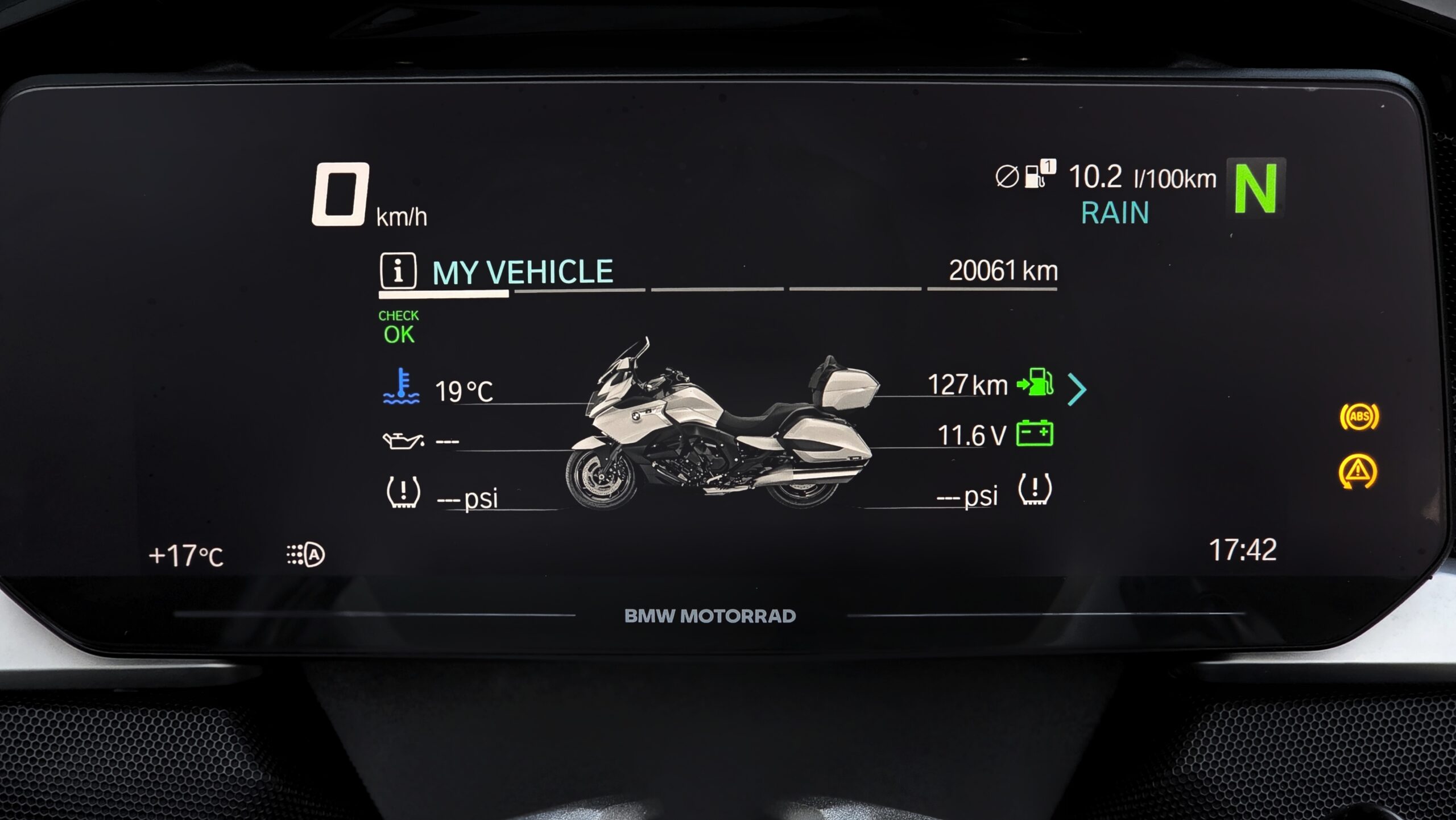Choose the RAIN riding mode label
The width and height of the screenshot is (1456, 820).
(x=1115, y=213)
